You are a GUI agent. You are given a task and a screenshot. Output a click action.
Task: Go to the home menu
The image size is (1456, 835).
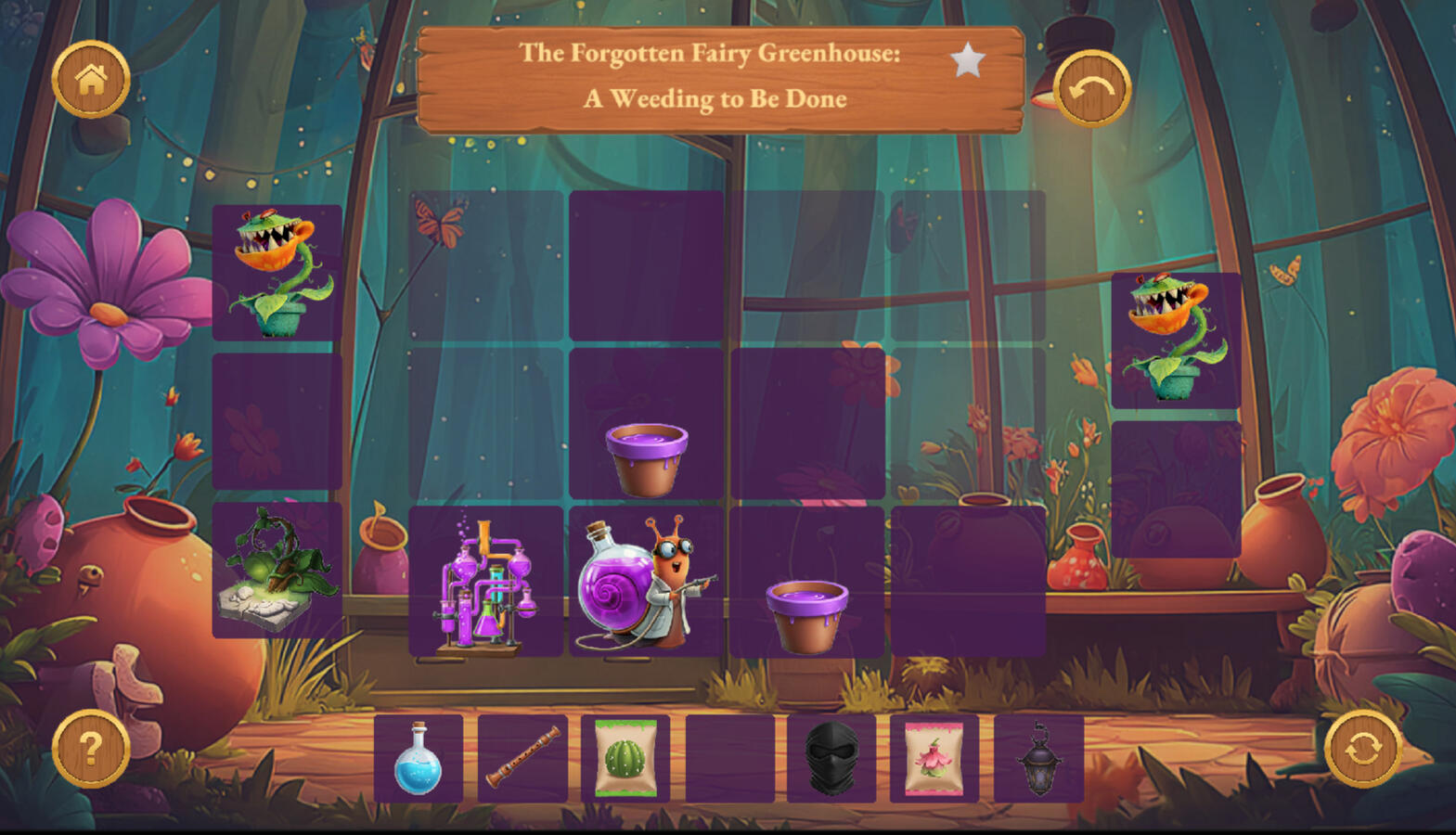[91, 80]
